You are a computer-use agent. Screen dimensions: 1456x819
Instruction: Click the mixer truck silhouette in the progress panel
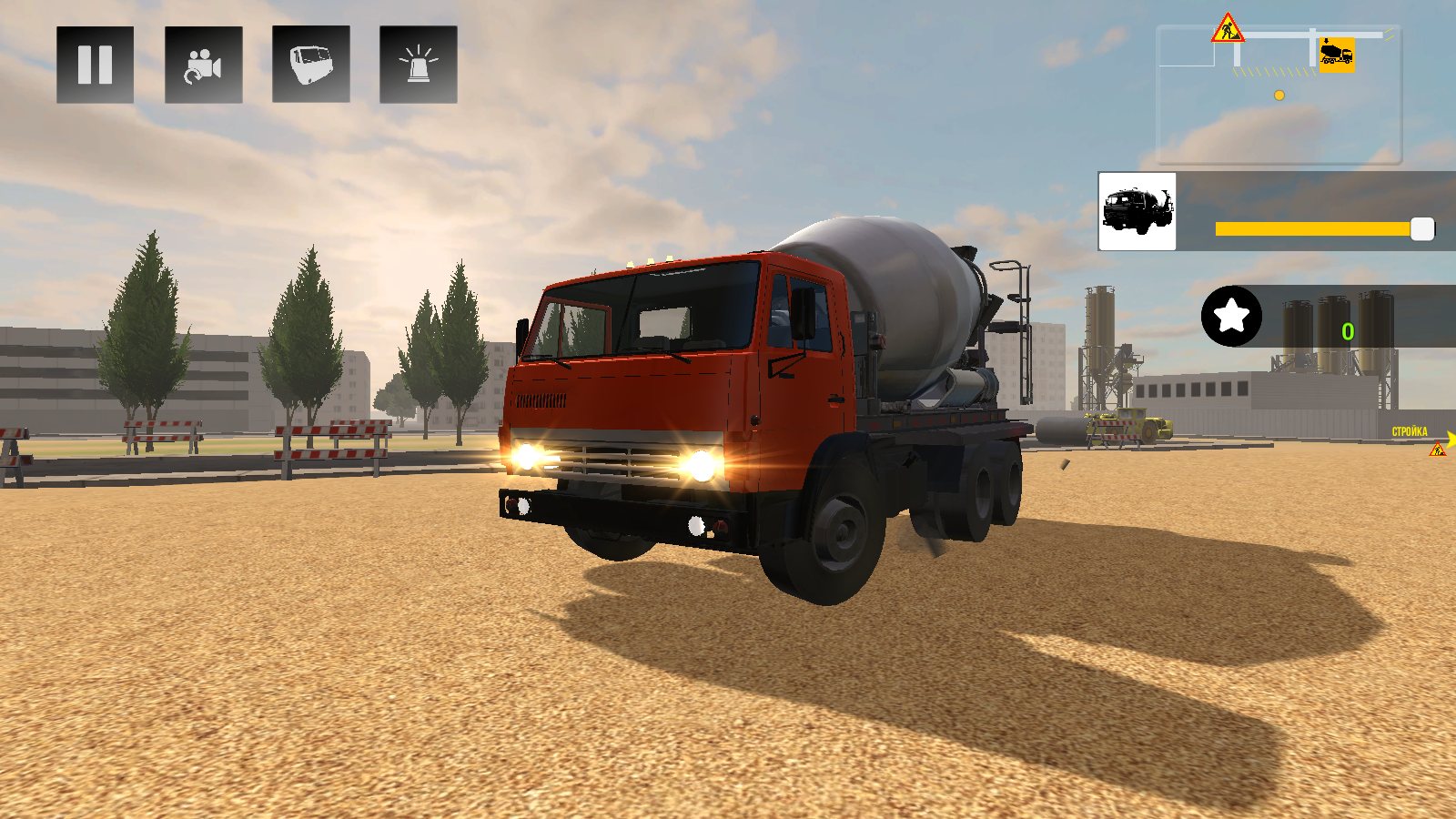pyautogui.click(x=1136, y=211)
